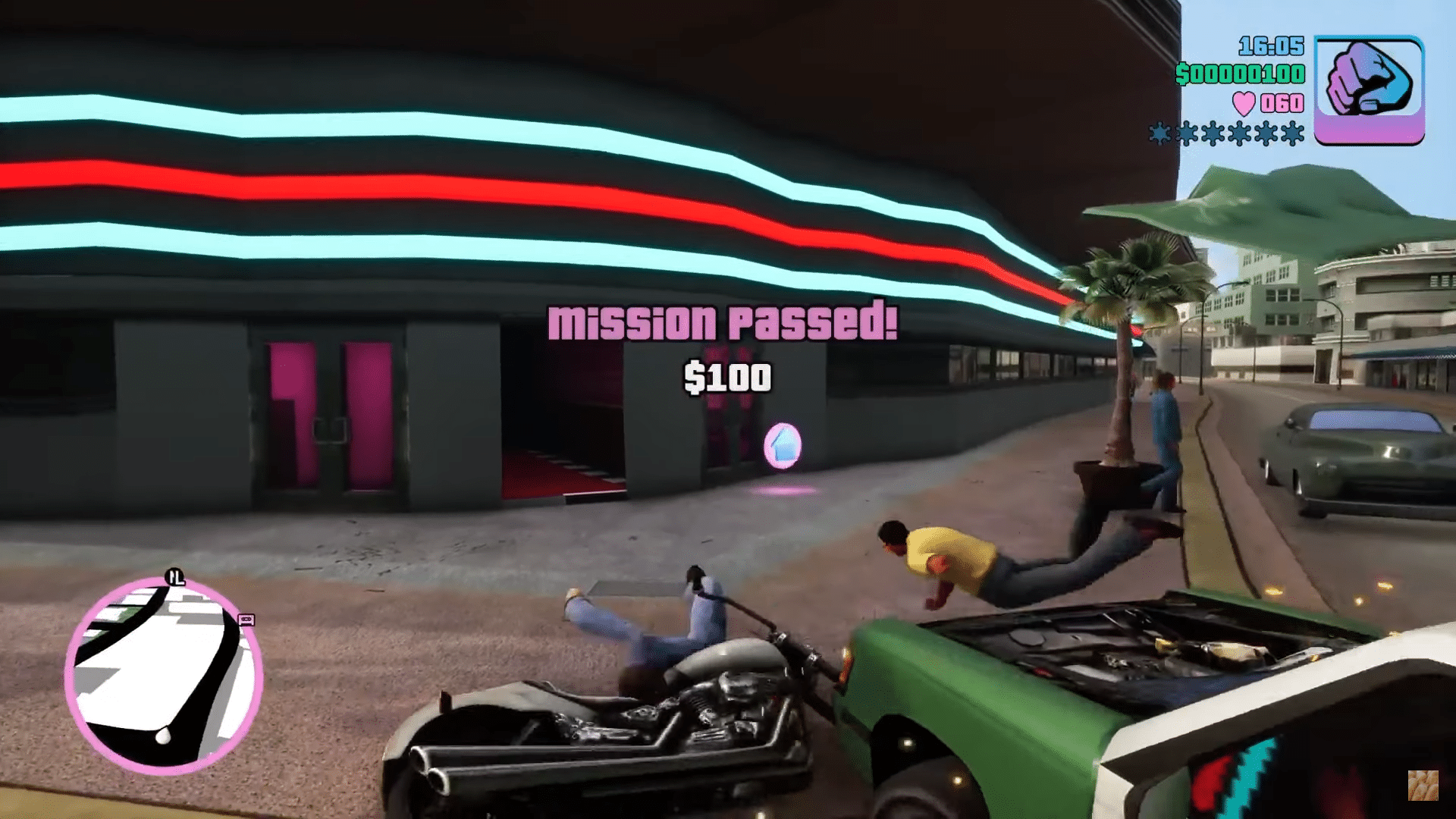Viewport: 1456px width, 819px height.
Task: Select the fist weapon icon
Action: [x=1369, y=89]
